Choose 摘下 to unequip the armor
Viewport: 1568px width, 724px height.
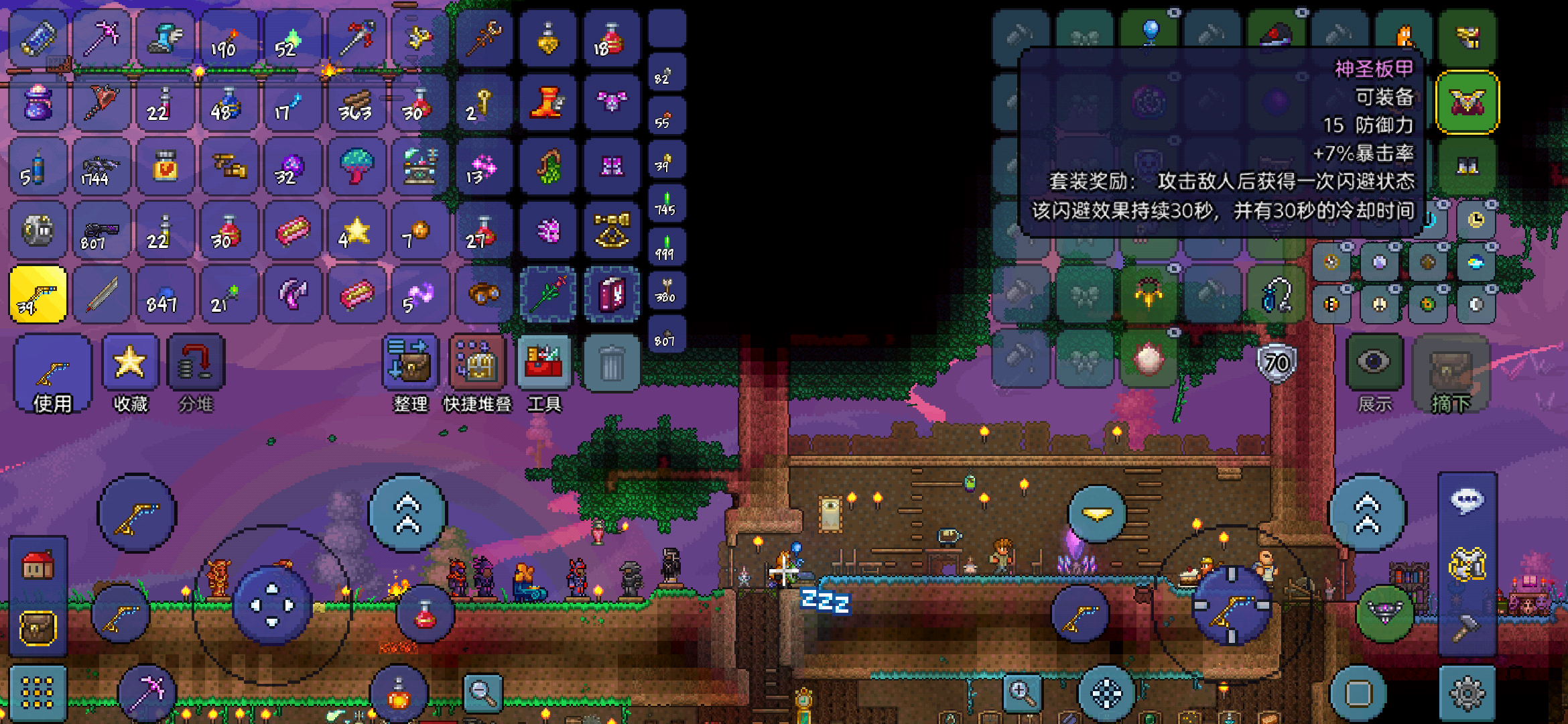point(1451,373)
